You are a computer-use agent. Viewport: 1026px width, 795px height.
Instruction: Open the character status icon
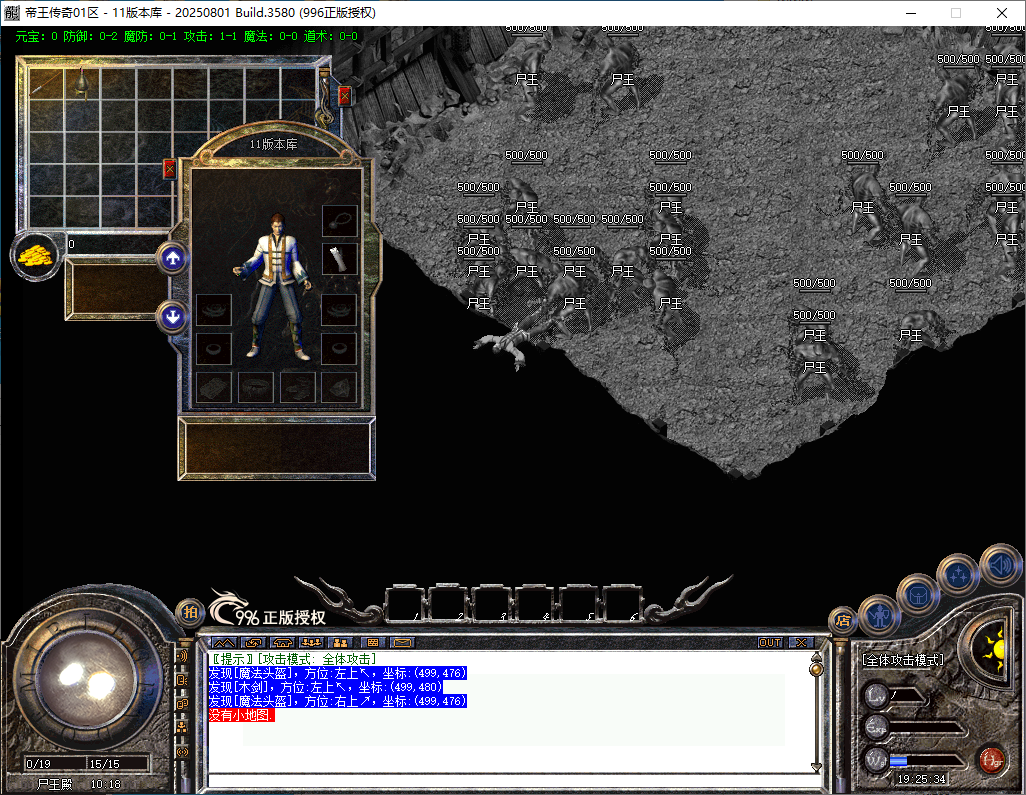pyautogui.click(x=879, y=615)
